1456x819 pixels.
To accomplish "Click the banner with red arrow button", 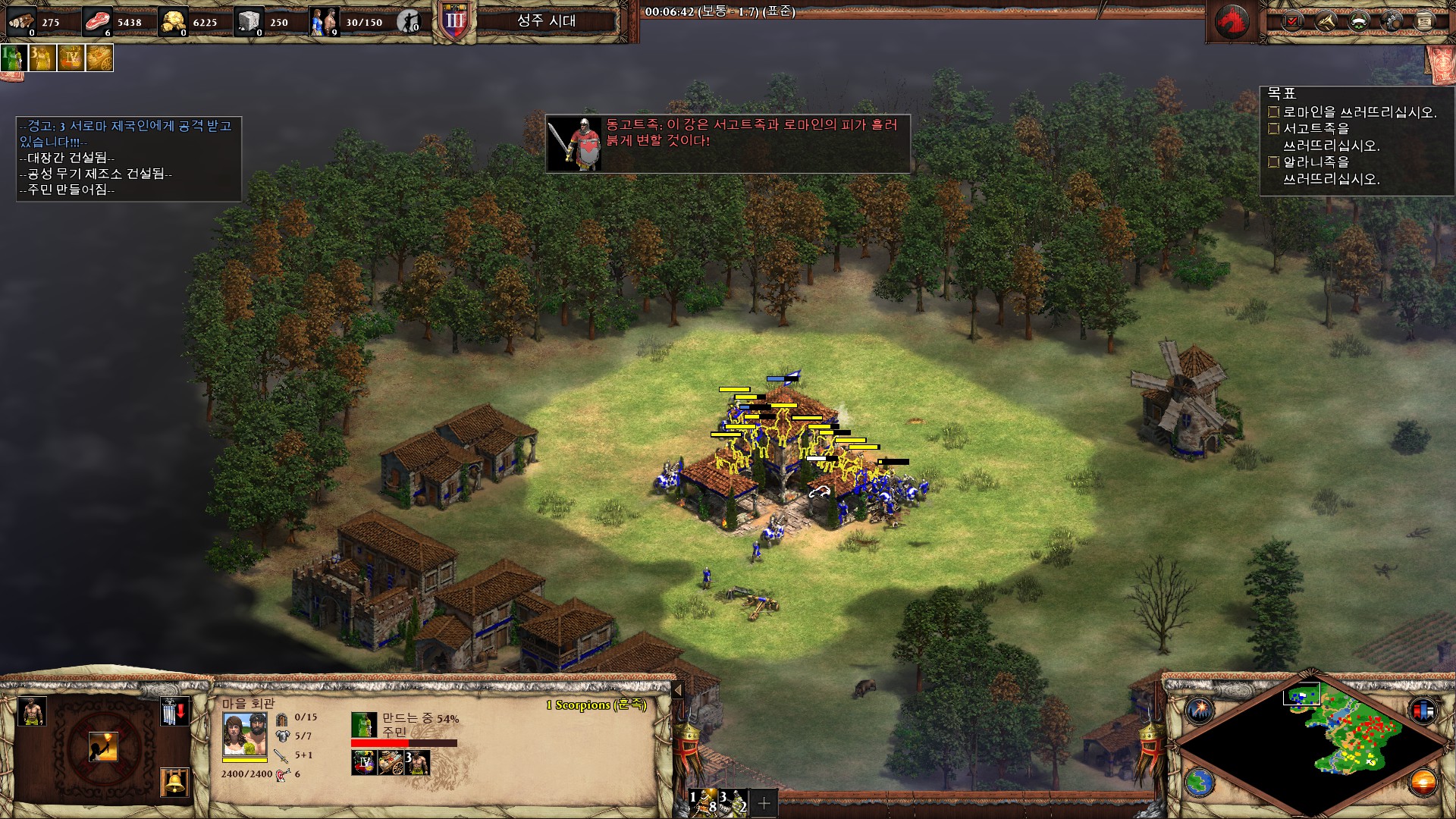I will point(174,711).
